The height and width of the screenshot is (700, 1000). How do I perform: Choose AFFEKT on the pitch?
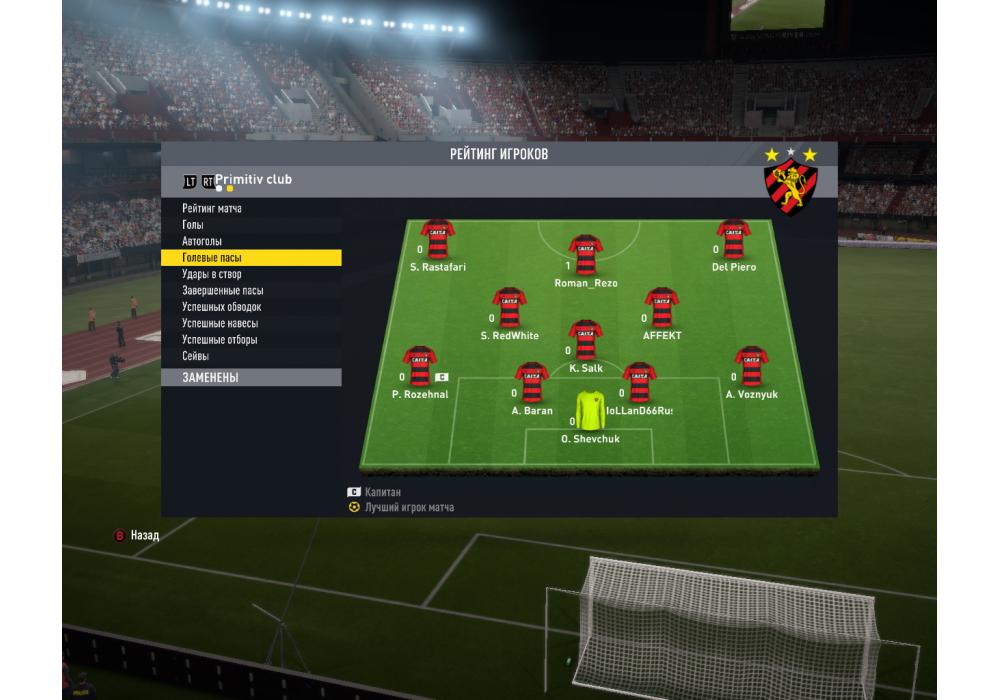coord(661,309)
